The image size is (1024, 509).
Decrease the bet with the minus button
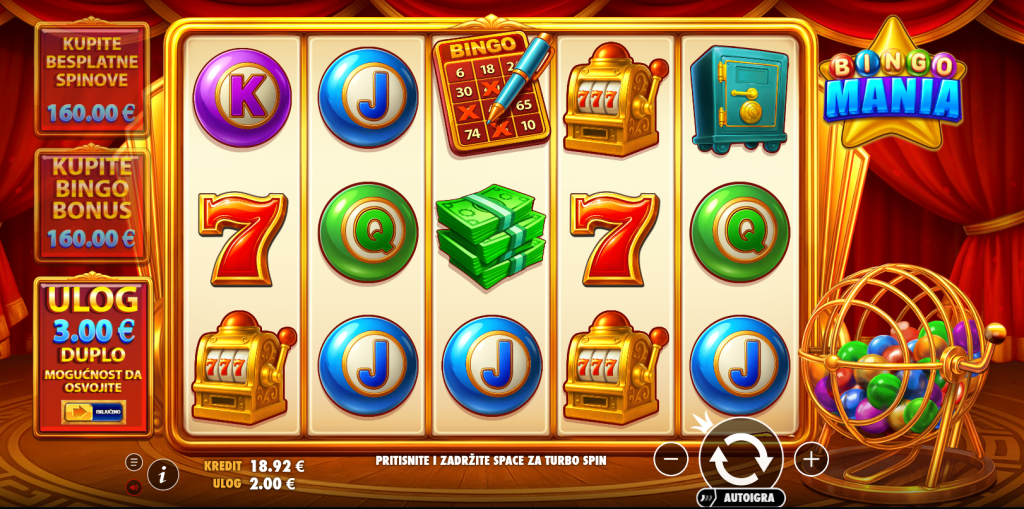pyautogui.click(x=671, y=460)
